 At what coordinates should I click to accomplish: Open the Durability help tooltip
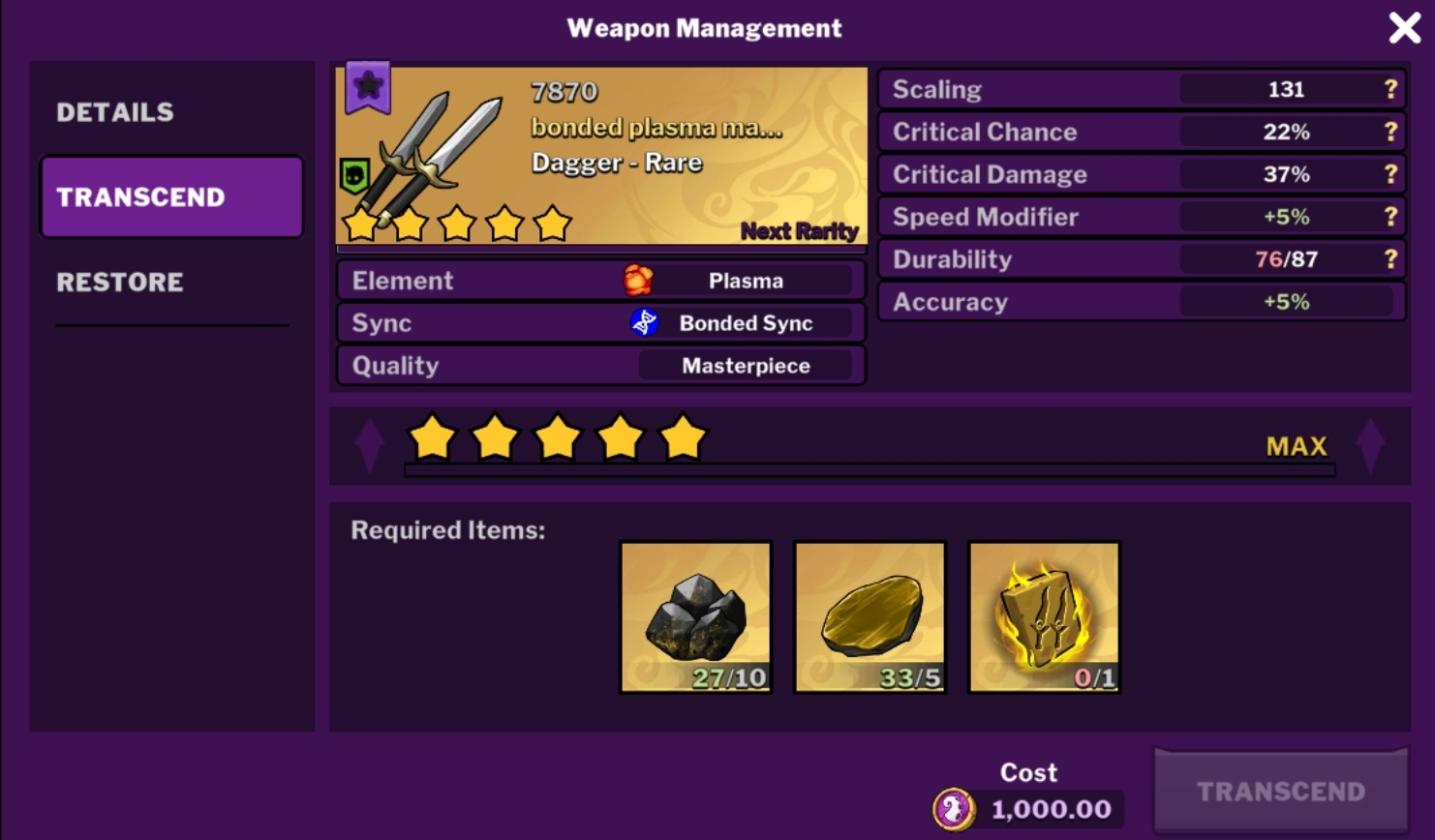[1389, 259]
